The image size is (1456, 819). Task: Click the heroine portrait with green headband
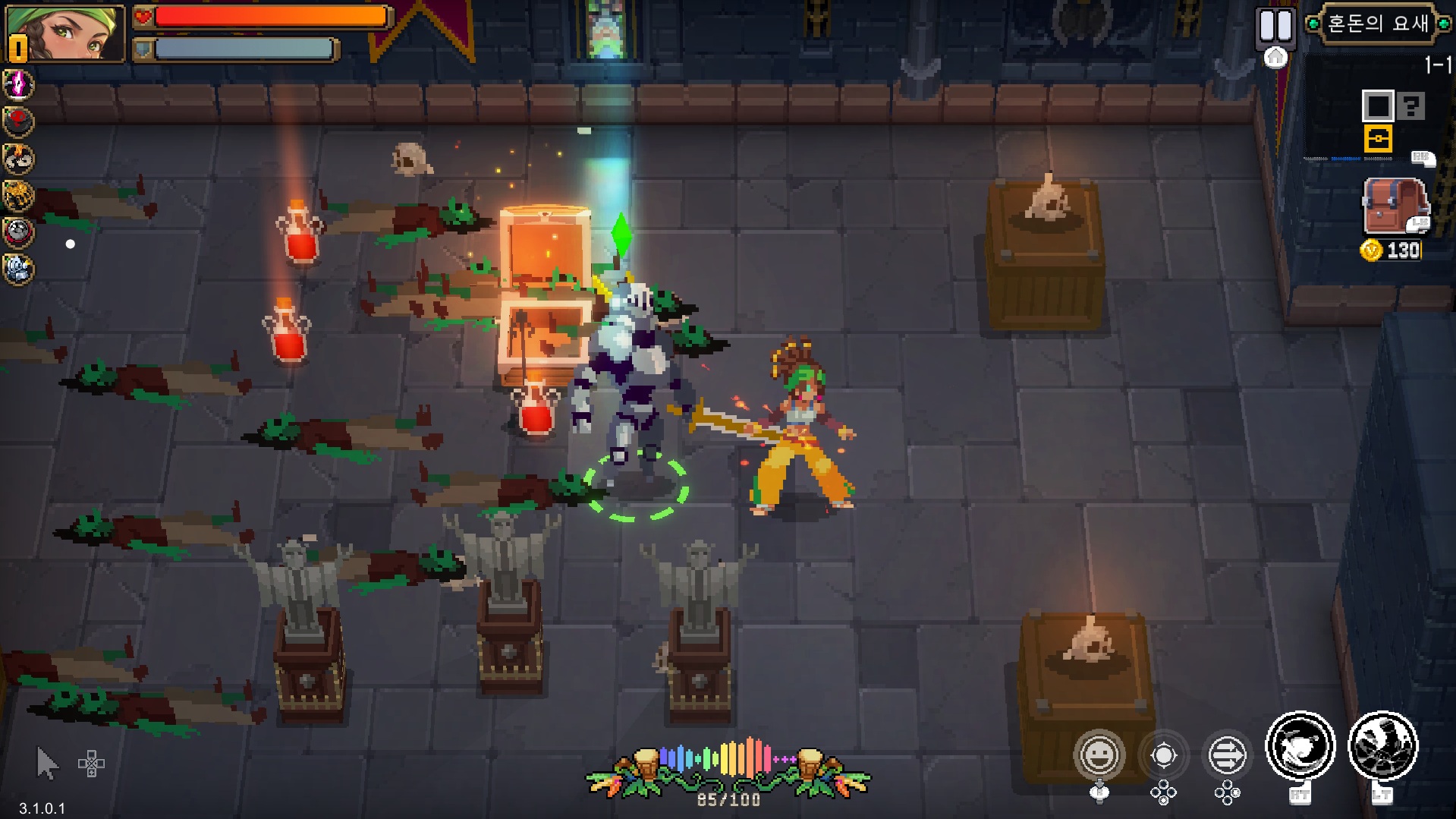click(x=66, y=33)
